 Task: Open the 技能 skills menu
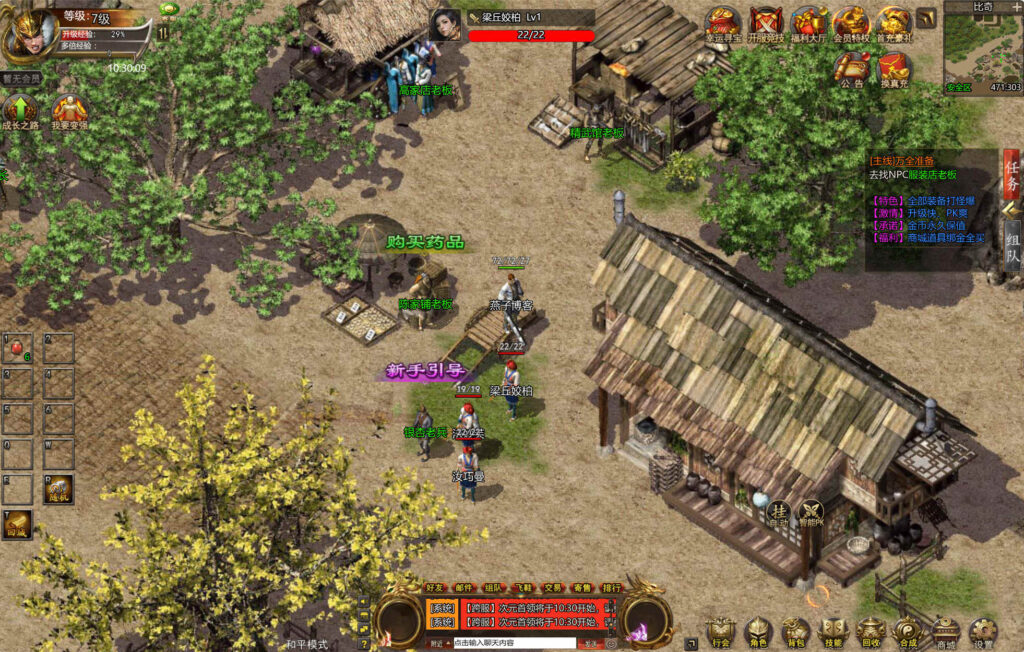tap(832, 630)
